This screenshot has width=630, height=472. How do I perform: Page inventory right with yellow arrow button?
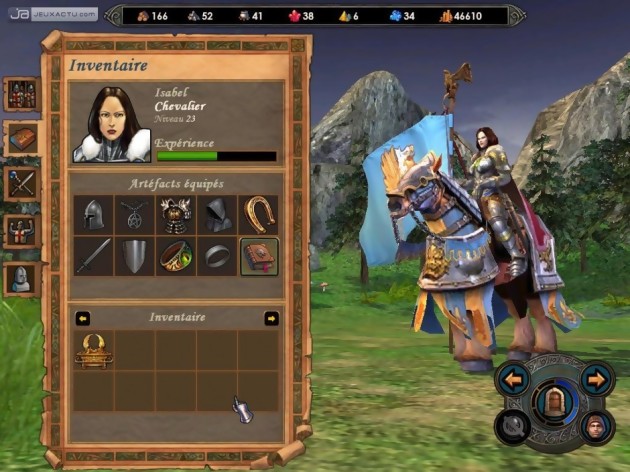[x=271, y=318]
